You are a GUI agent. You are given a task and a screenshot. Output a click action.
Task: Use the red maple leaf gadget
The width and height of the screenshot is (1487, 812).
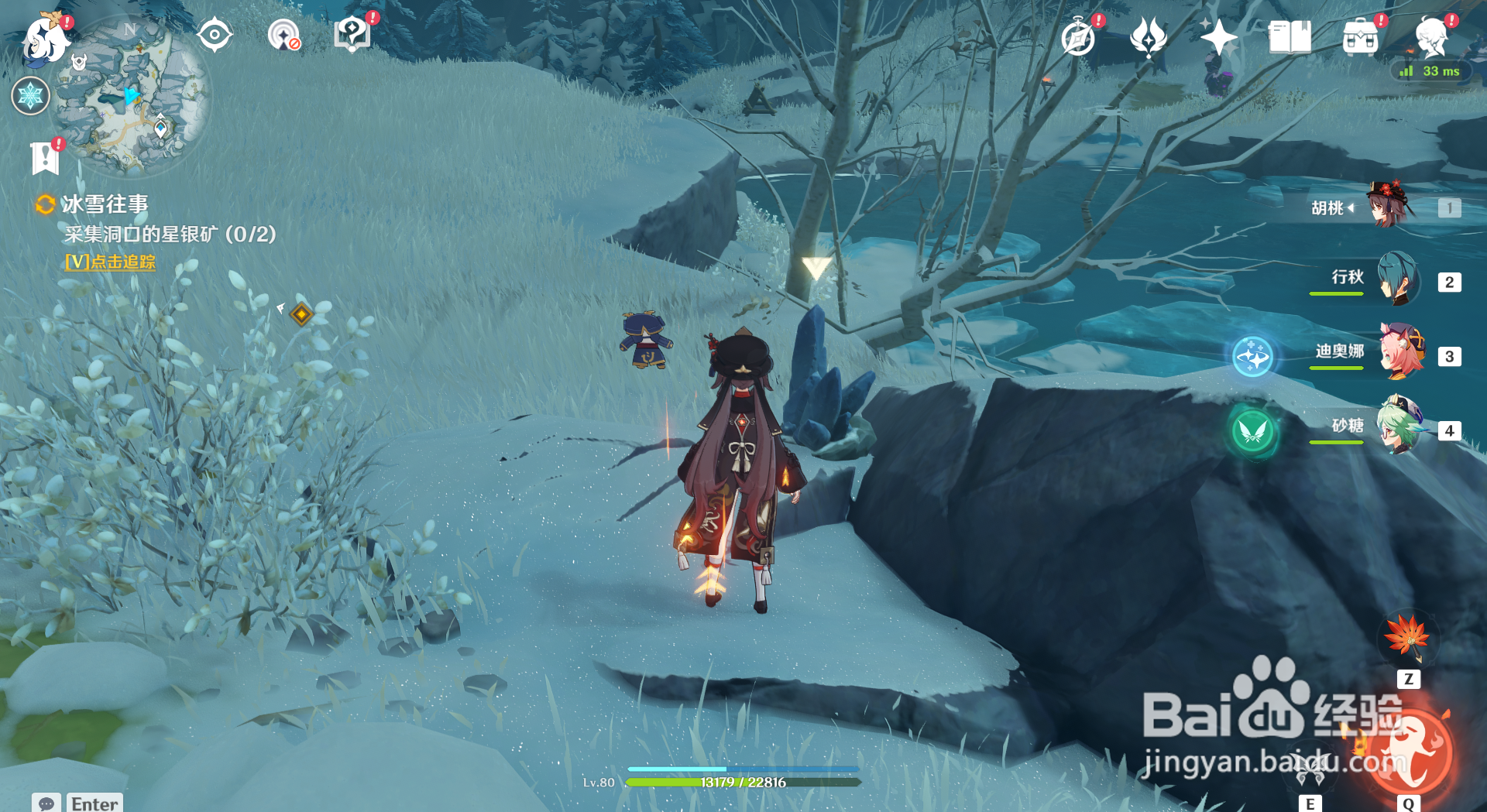pos(1407,638)
